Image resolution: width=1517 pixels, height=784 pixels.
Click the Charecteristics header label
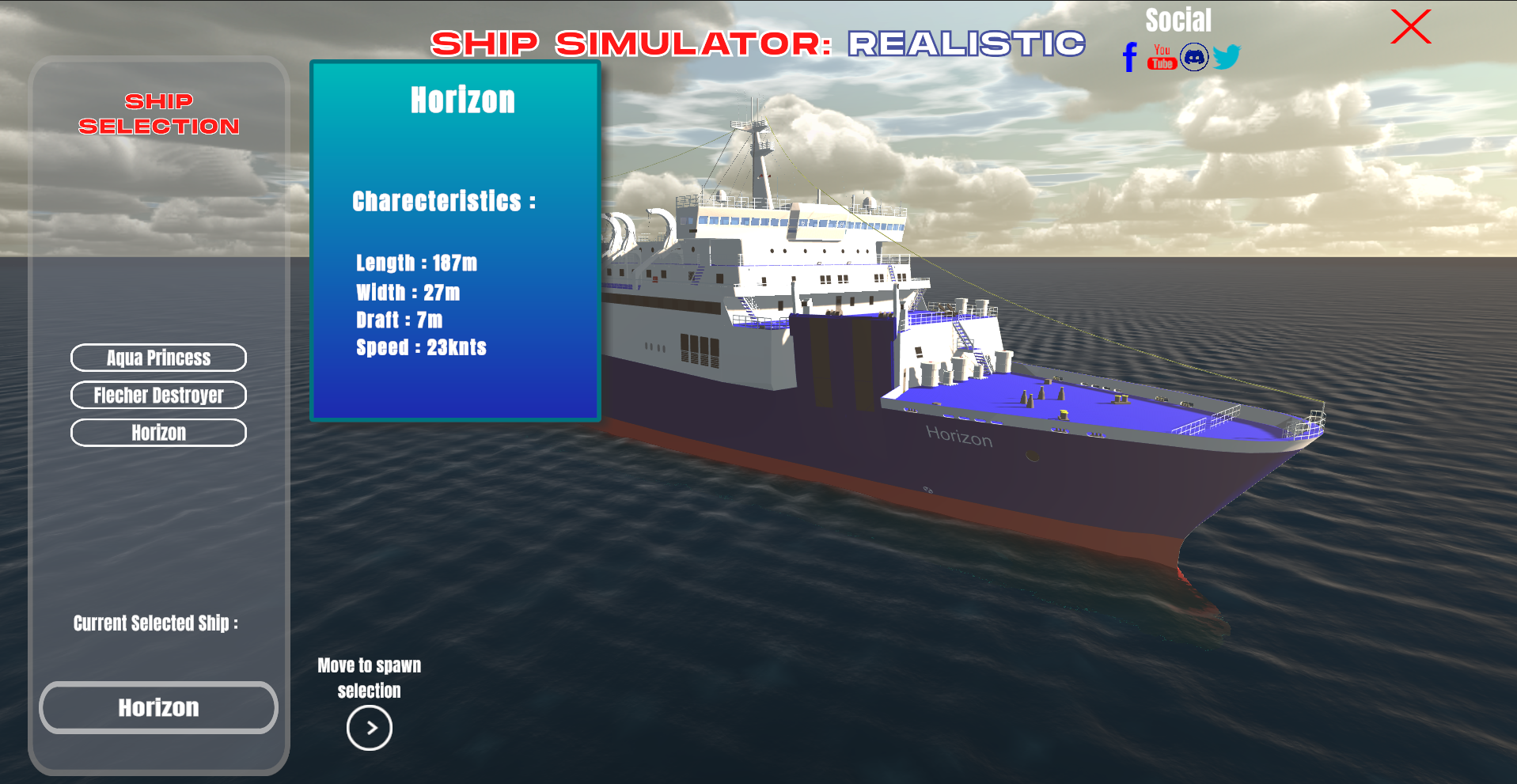tap(445, 202)
